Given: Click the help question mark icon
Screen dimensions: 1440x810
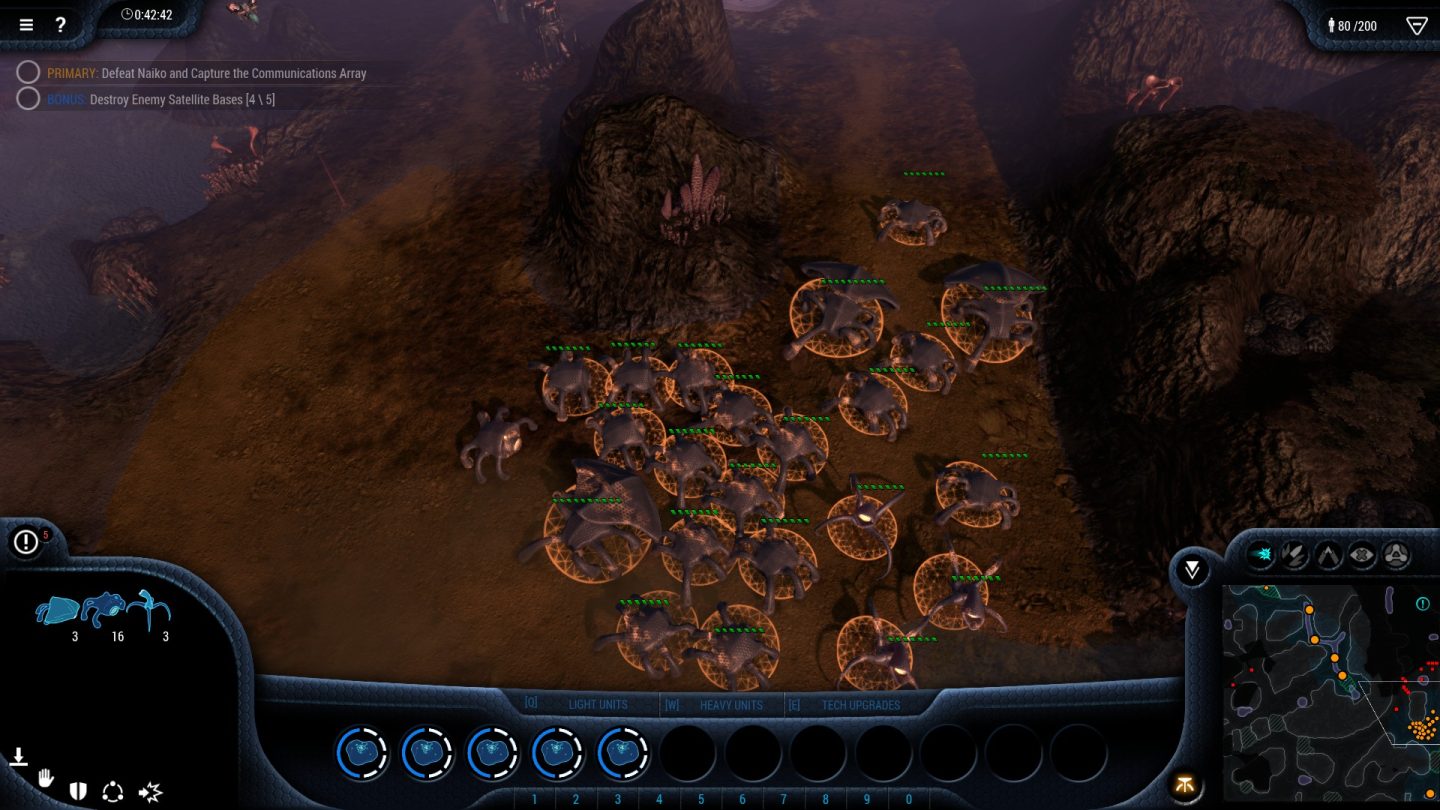Looking at the screenshot, I should 61,25.
